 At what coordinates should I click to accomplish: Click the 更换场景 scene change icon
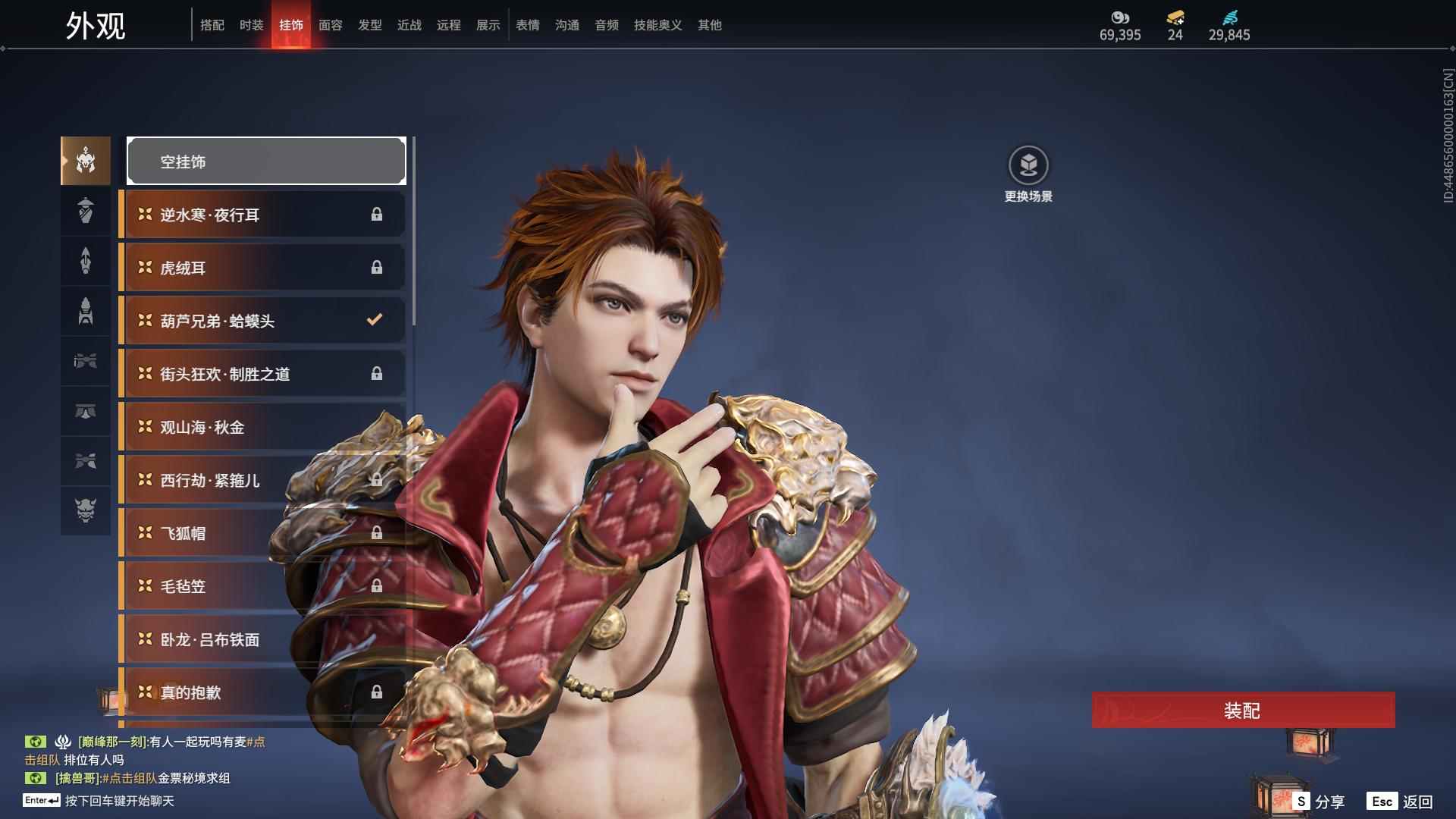pos(1028,165)
